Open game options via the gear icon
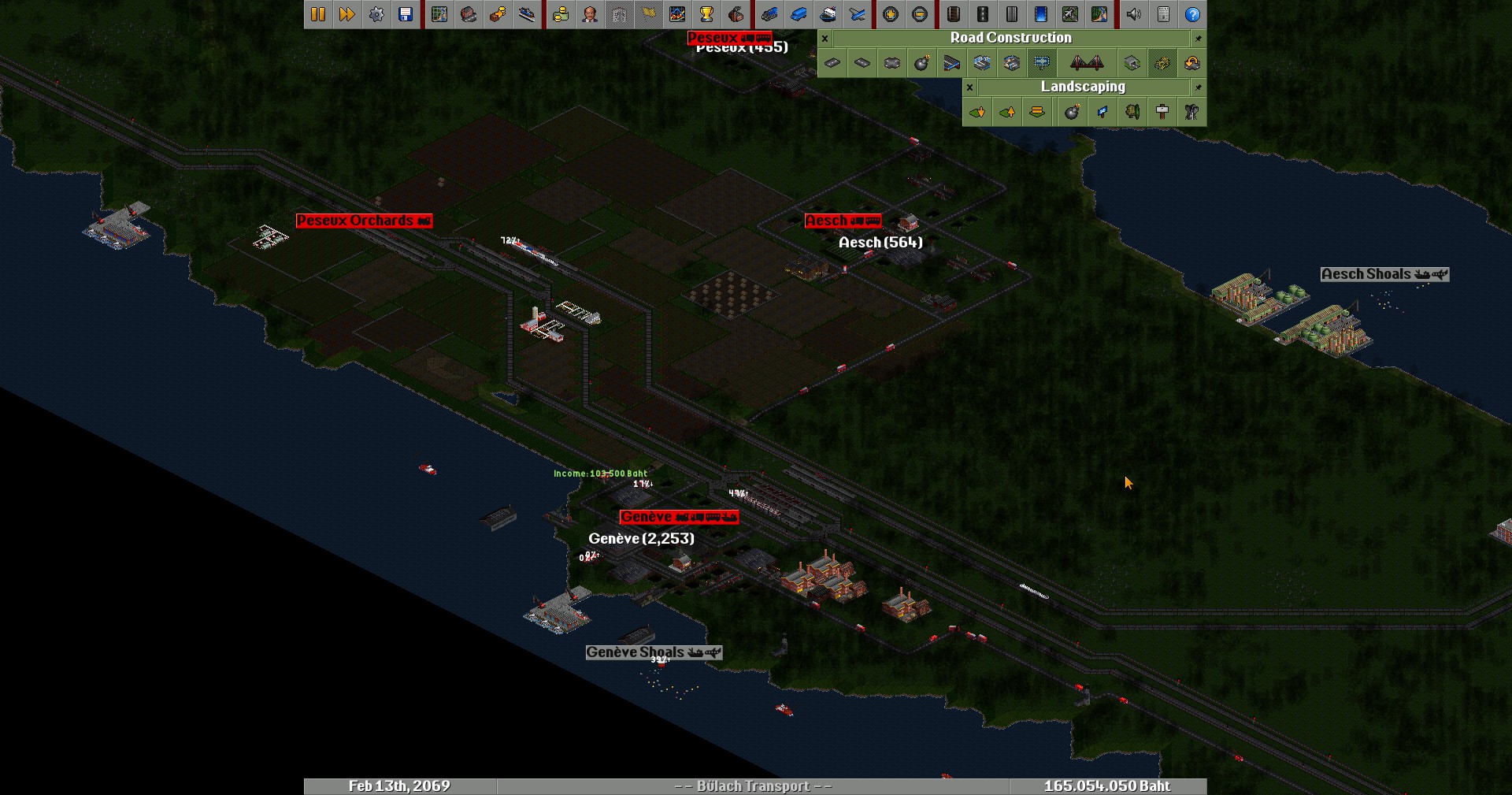Image resolution: width=1512 pixels, height=795 pixels. 376,14
